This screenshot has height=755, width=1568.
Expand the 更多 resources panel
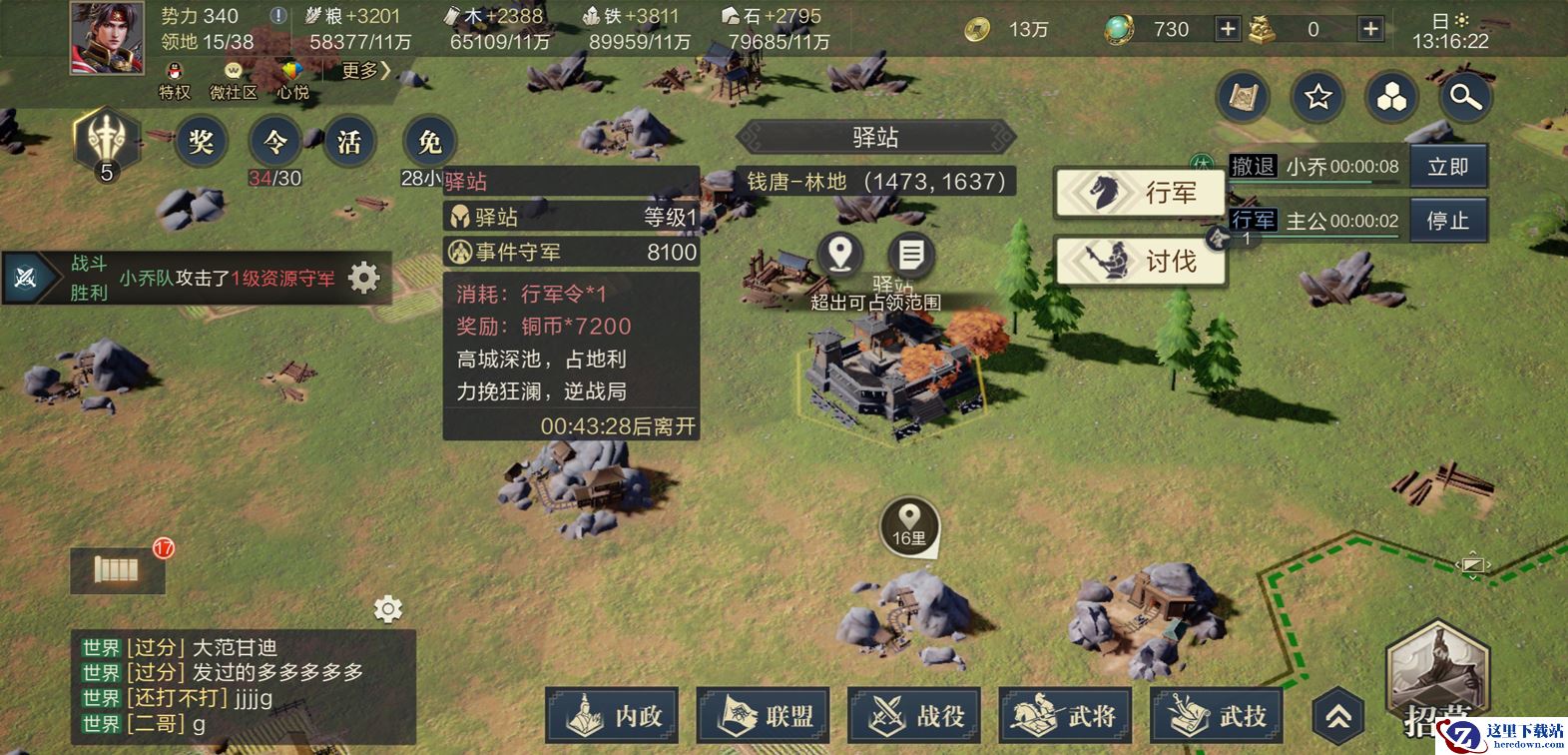coord(365,70)
